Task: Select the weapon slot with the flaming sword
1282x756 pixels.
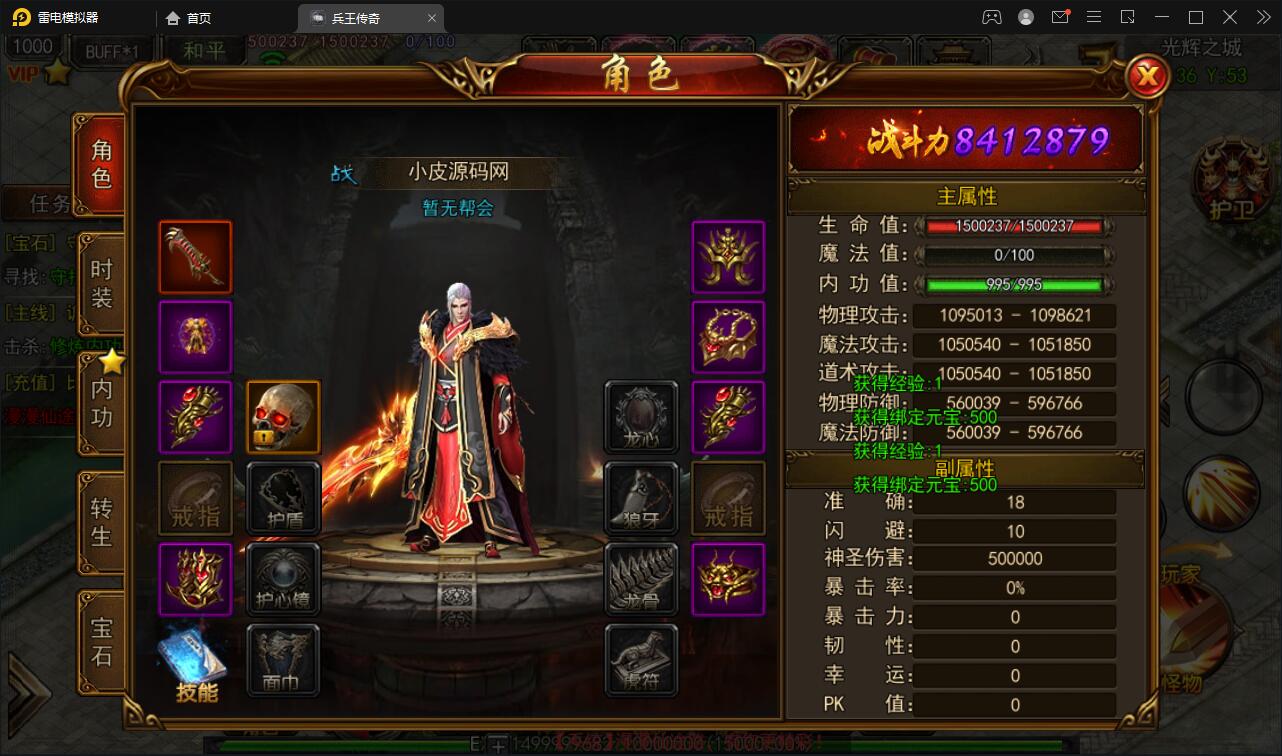Action: tap(195, 258)
